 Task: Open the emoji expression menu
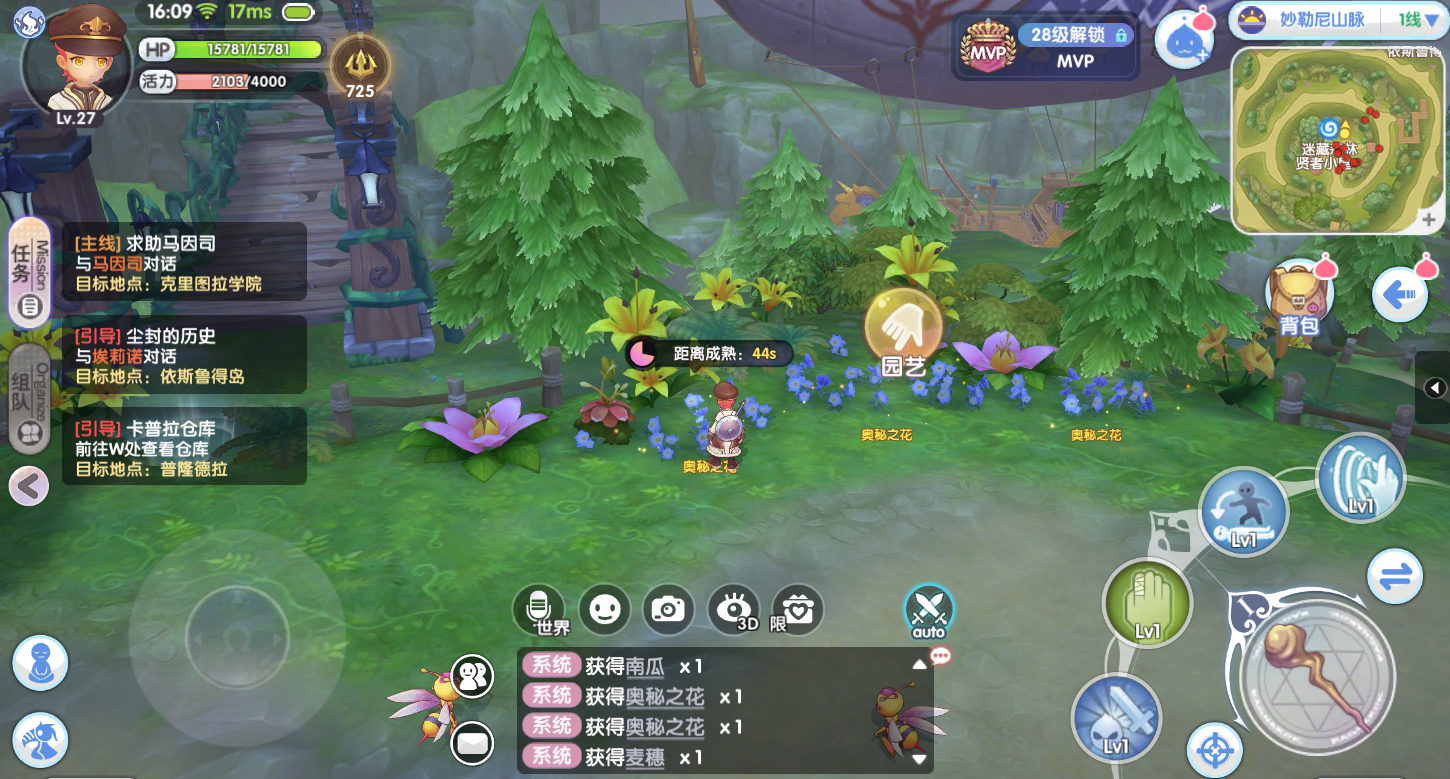point(605,608)
